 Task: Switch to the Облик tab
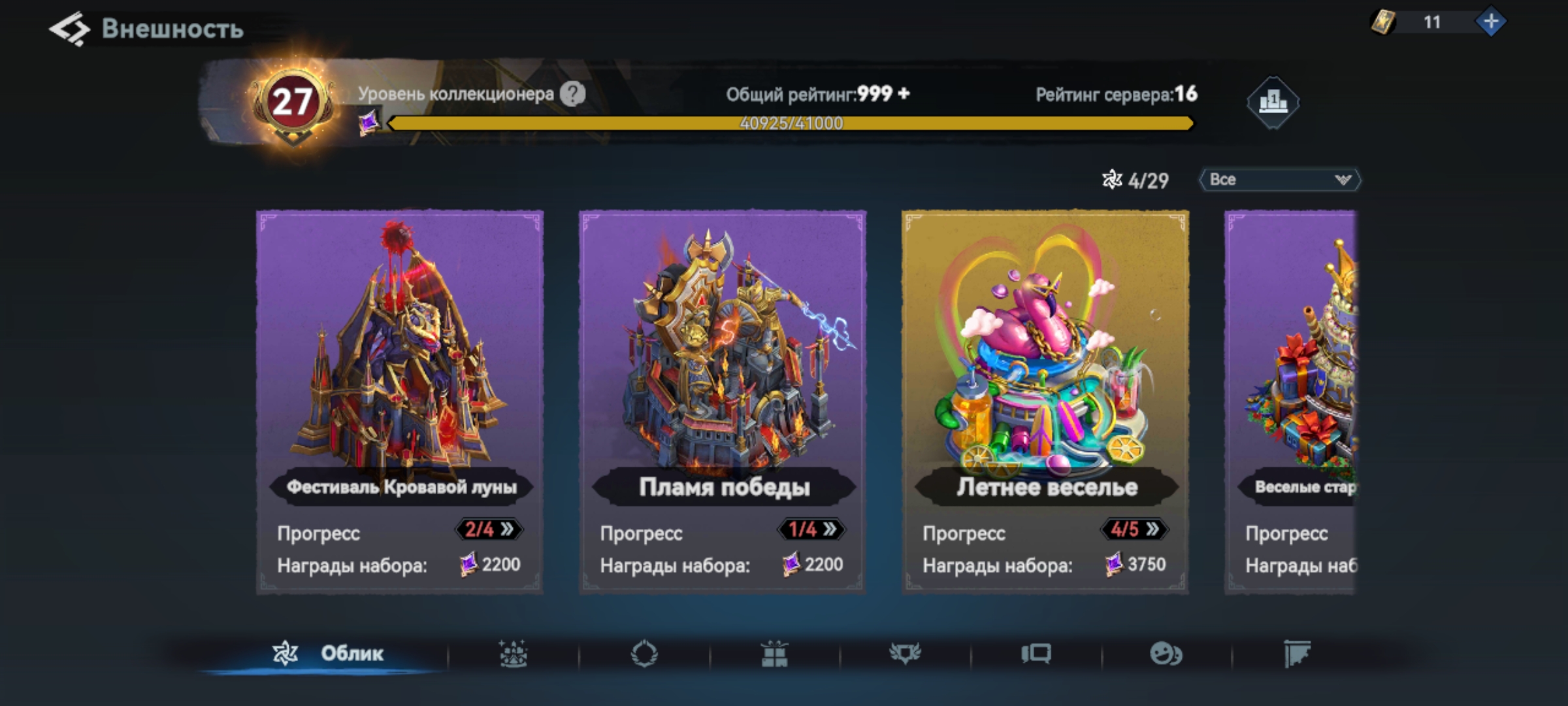tap(328, 653)
